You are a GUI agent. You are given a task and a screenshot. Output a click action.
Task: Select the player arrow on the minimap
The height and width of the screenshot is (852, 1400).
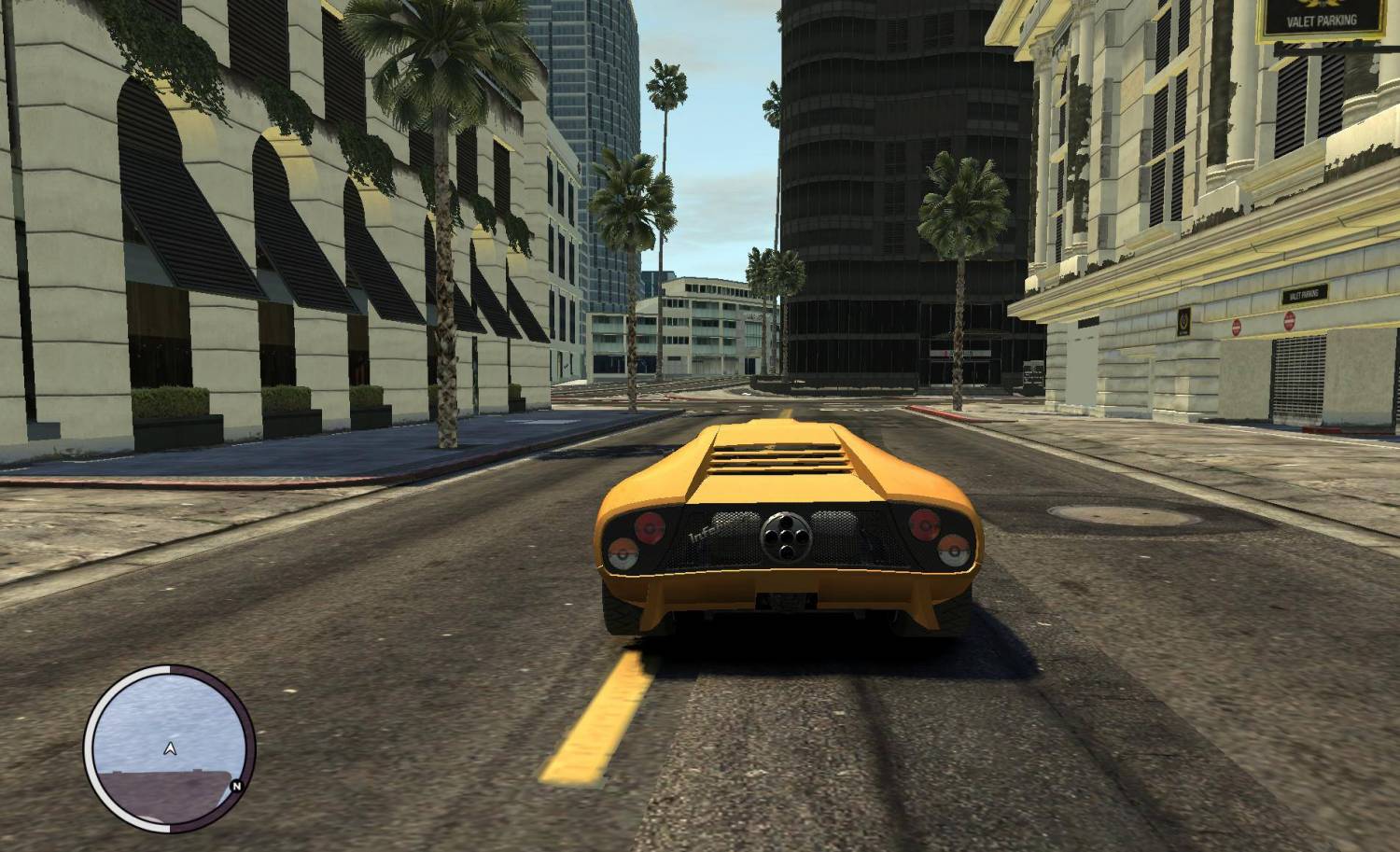[170, 747]
